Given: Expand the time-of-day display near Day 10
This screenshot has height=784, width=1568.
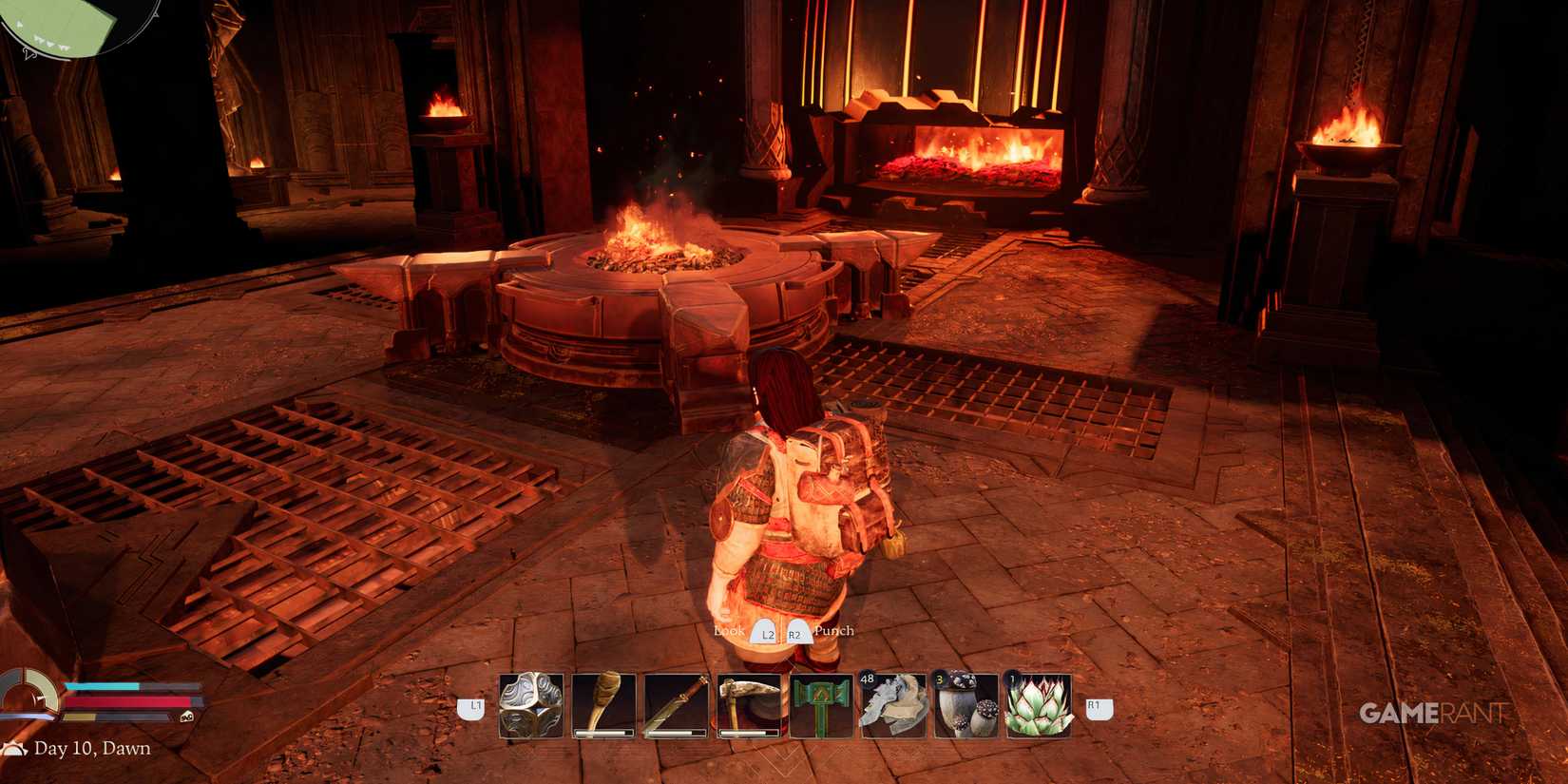Looking at the screenshot, I should point(17,749).
